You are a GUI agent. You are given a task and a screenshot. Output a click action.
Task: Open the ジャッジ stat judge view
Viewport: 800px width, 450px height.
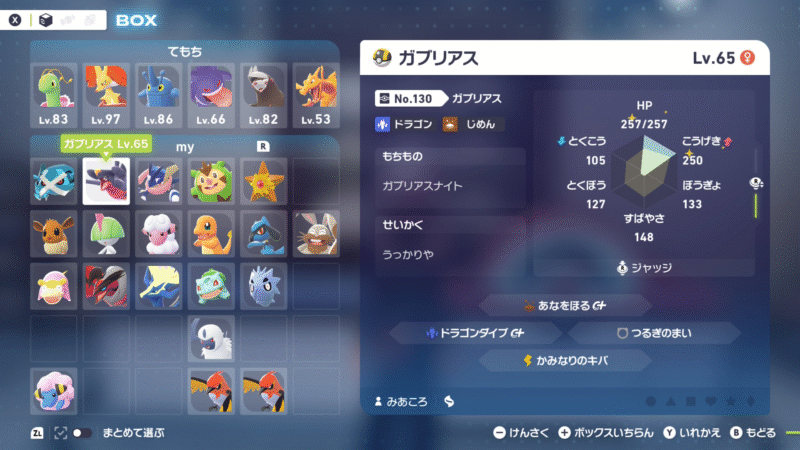click(x=644, y=267)
